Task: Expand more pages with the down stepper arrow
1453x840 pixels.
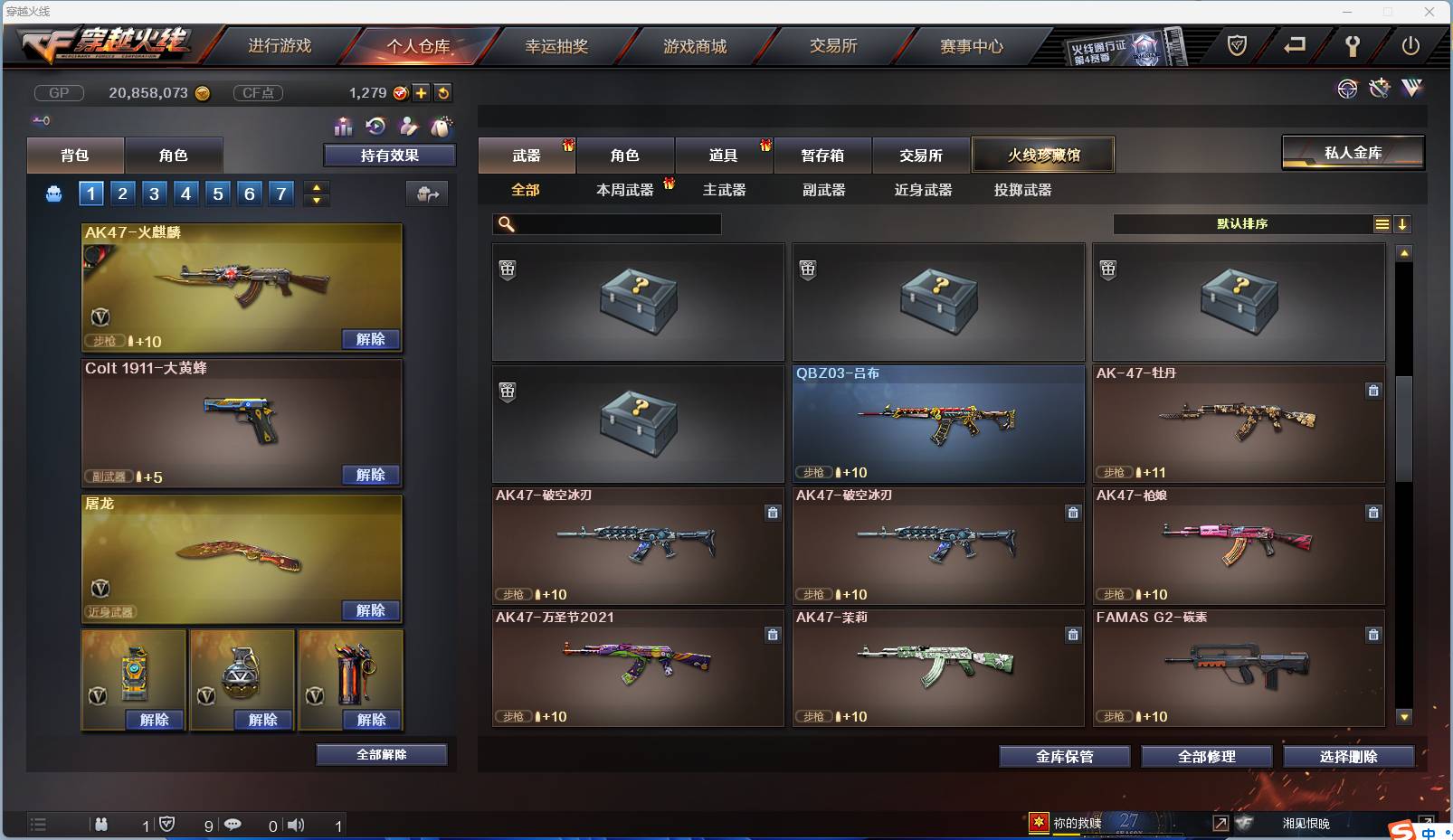Action: click(318, 201)
